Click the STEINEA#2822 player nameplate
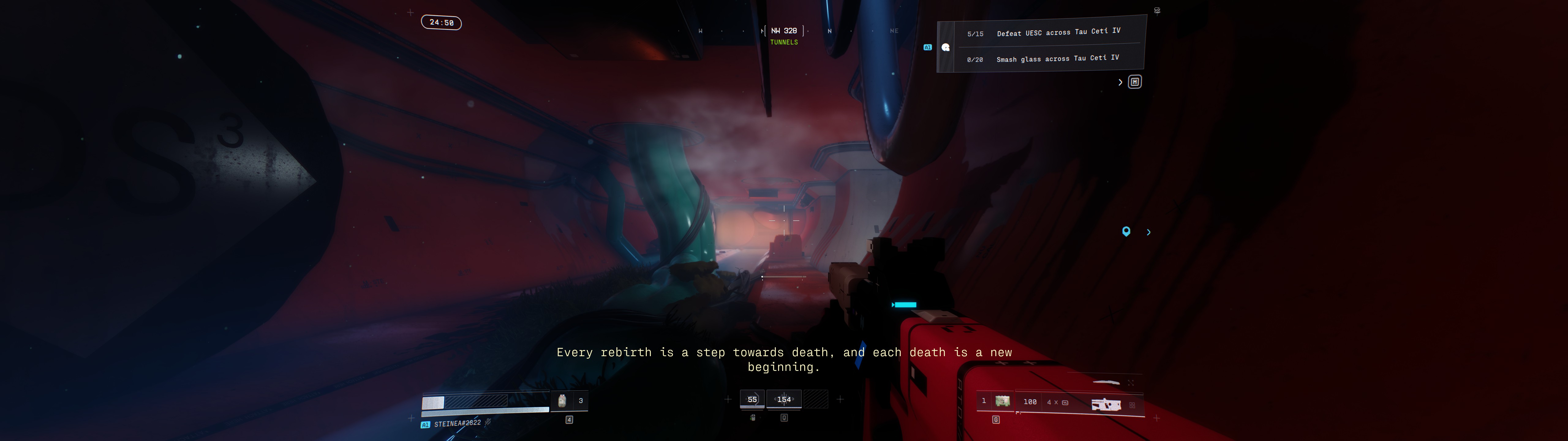1568x441 pixels. 457,423
